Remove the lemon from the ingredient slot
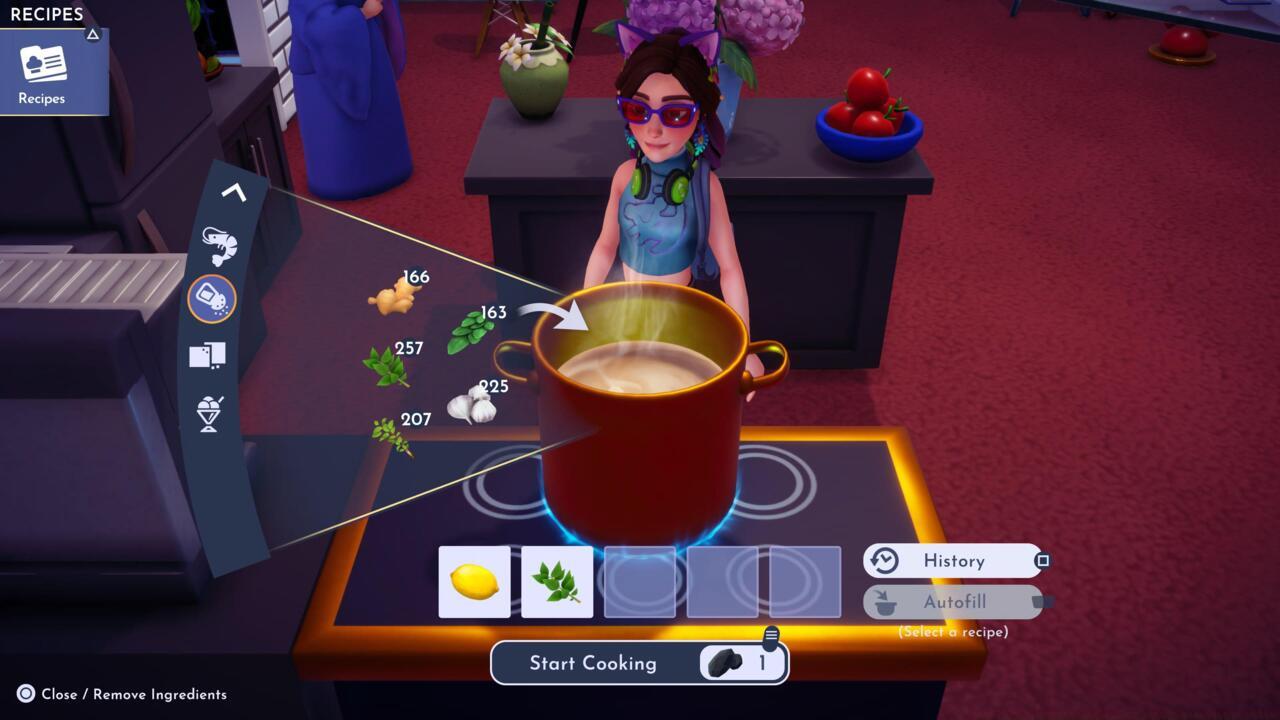This screenshot has height=720, width=1280. [474, 582]
